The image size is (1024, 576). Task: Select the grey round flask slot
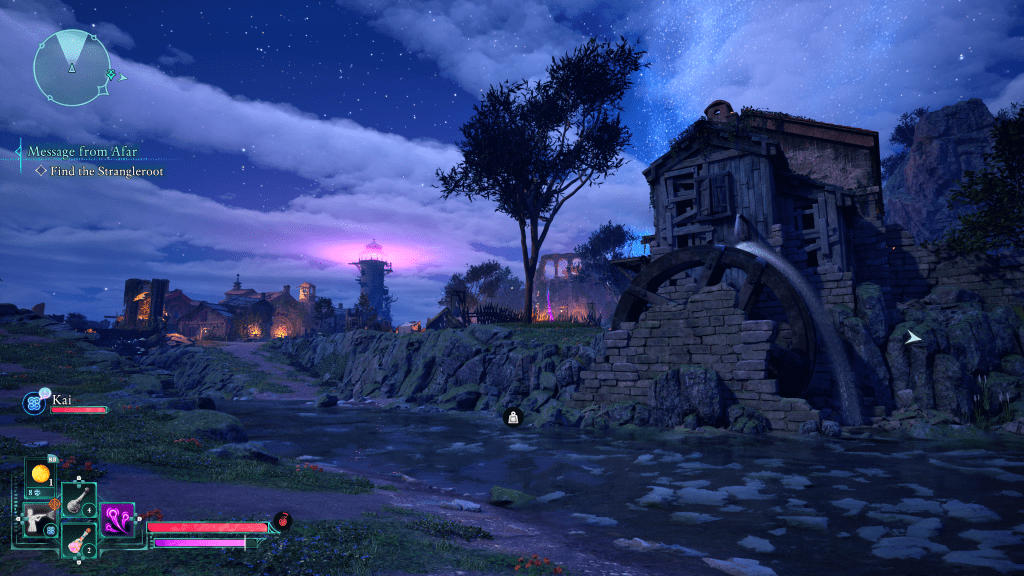pos(79,500)
